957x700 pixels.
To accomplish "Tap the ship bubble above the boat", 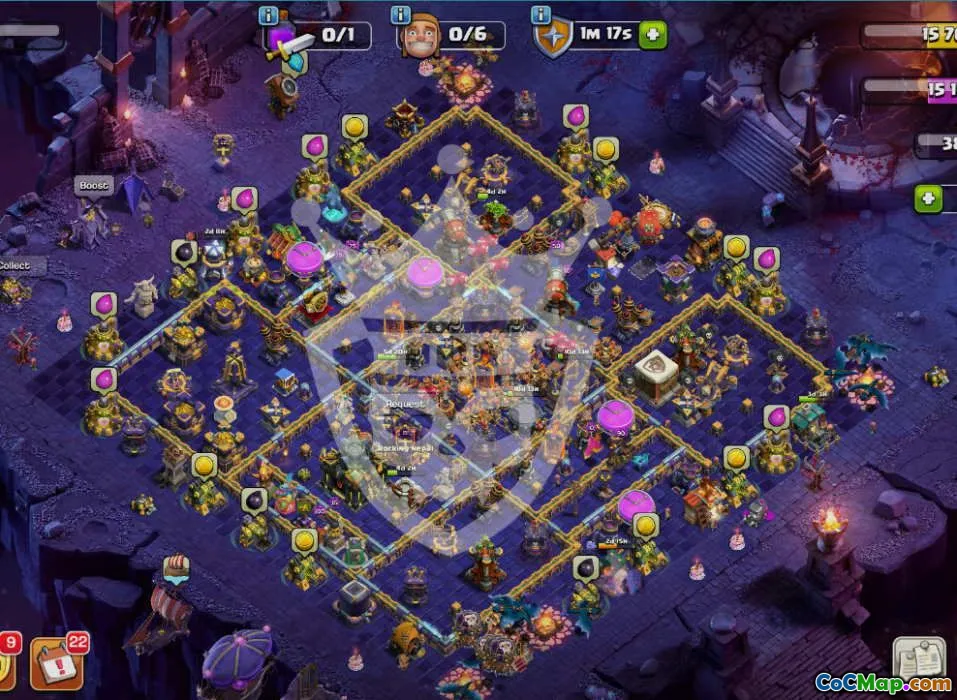I will pos(176,567).
